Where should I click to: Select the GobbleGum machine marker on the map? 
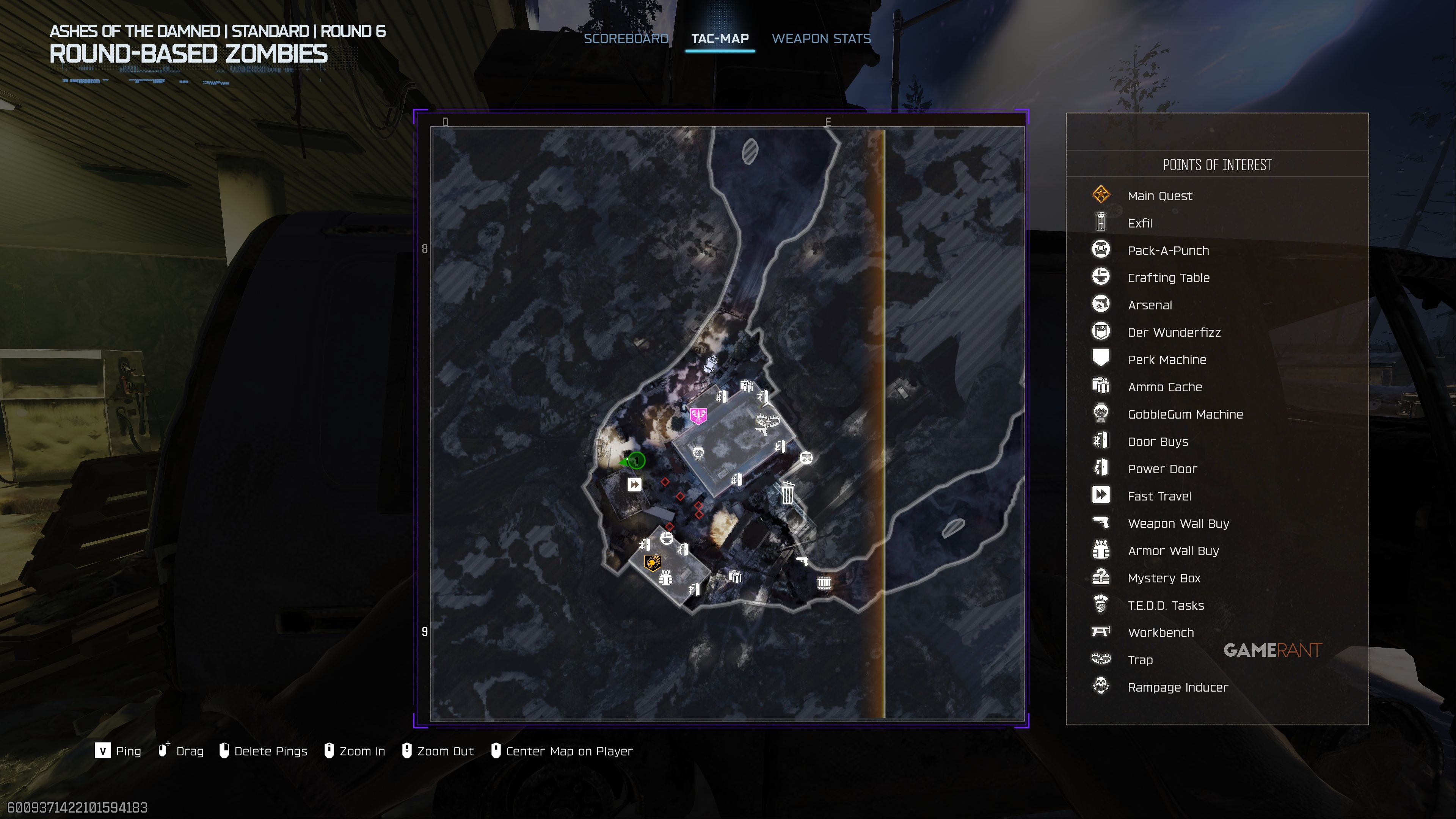pos(698,452)
